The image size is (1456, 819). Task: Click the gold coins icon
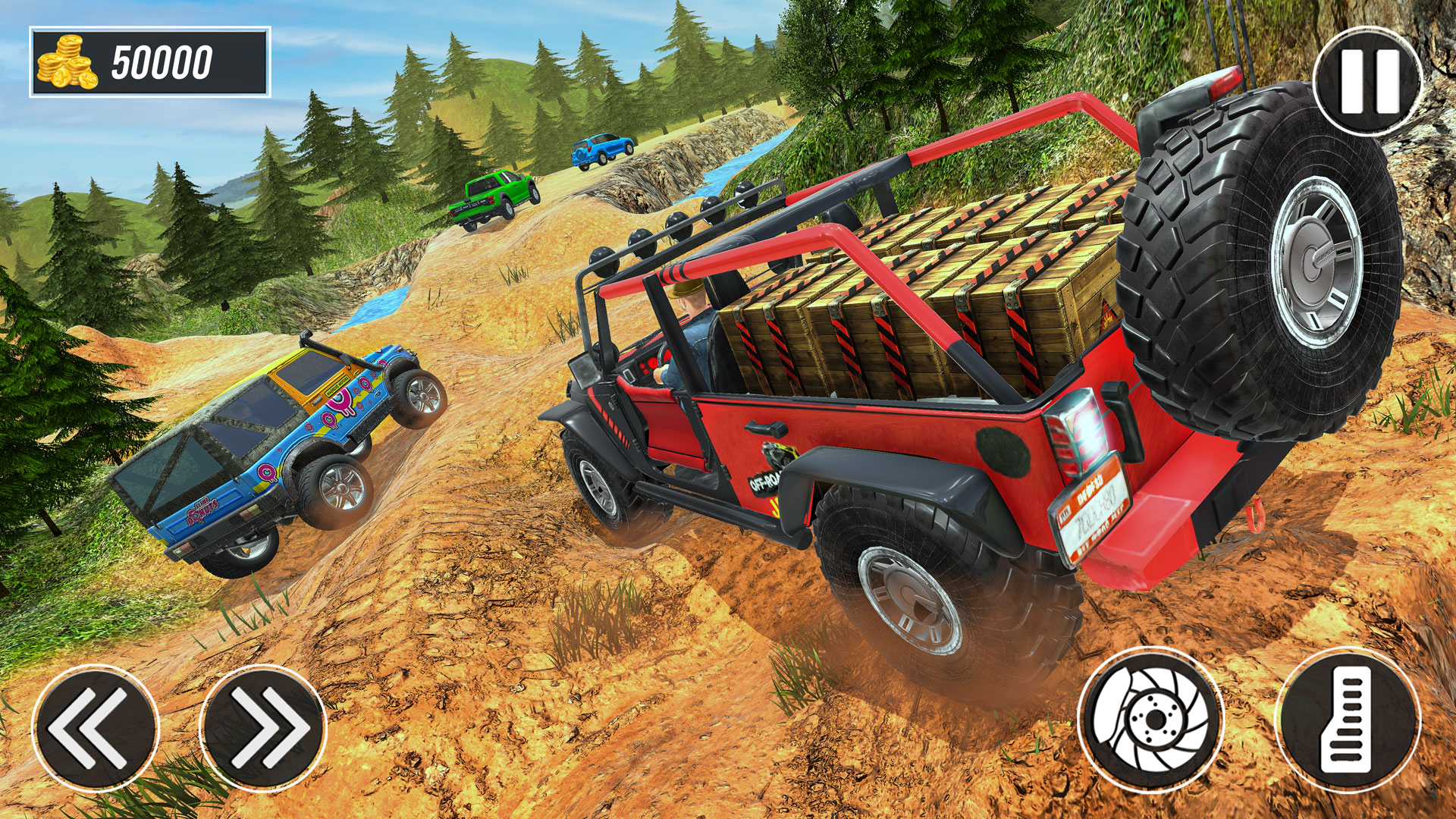(x=67, y=62)
